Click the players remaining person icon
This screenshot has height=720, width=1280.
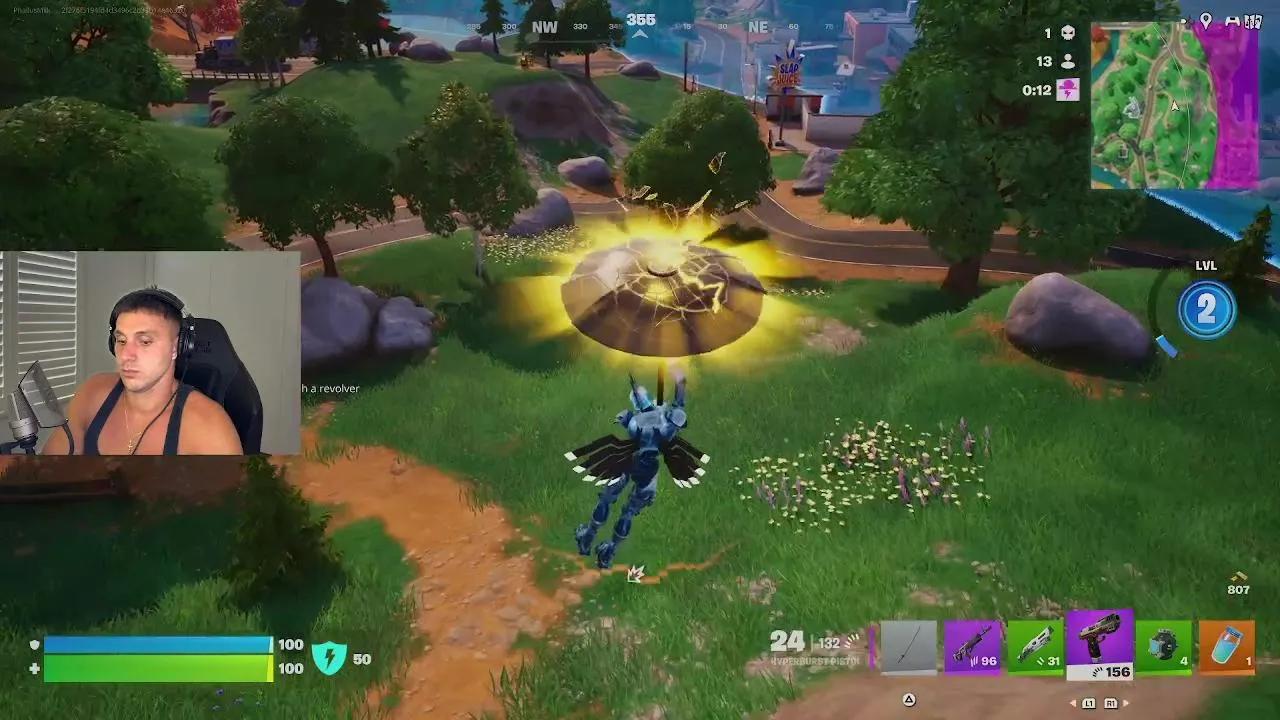[1068, 61]
